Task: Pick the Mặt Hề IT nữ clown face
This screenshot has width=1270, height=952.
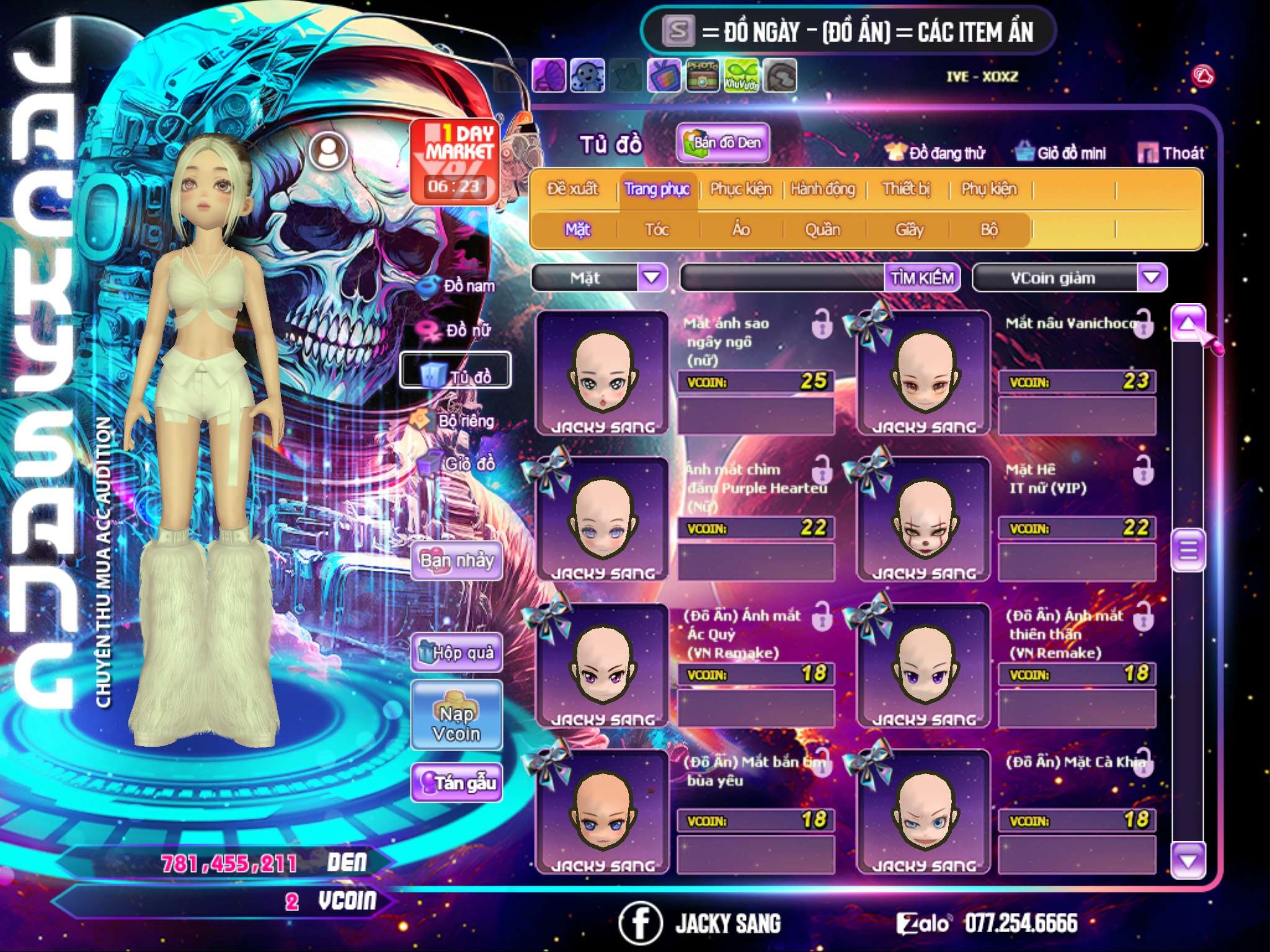Action: (923, 519)
